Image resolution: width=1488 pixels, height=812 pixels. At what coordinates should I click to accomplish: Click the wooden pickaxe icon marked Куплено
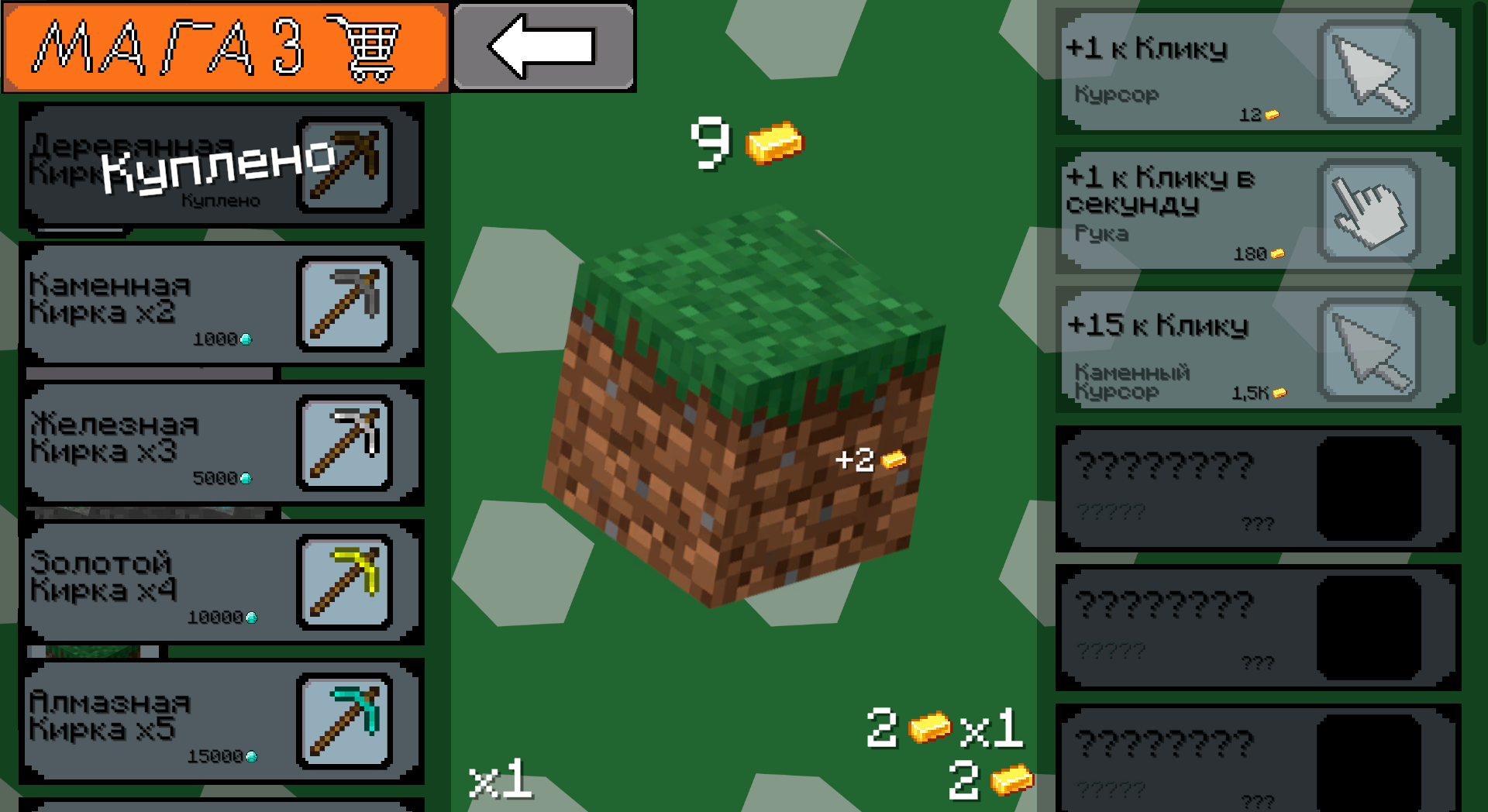344,165
